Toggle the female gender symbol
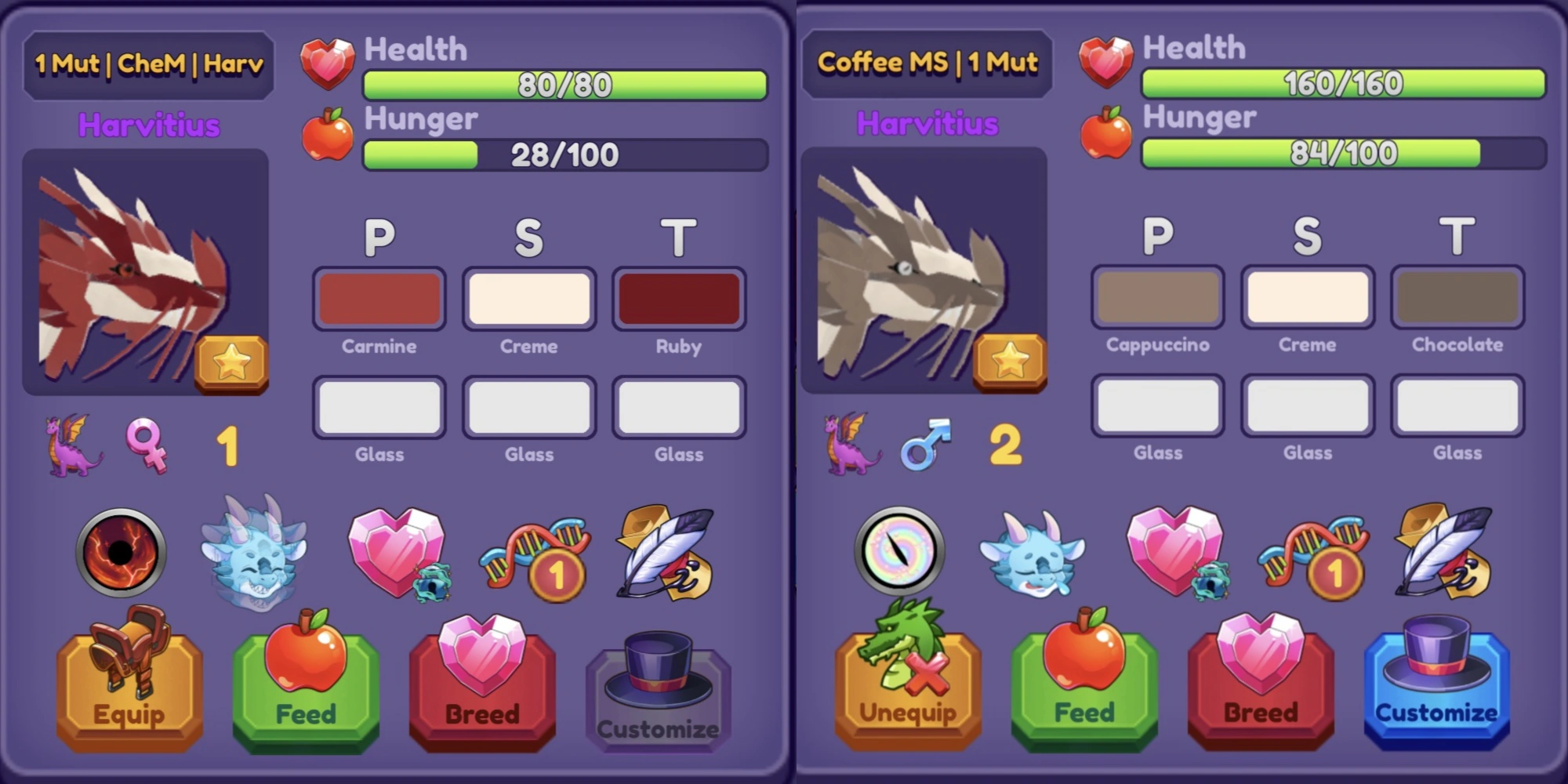Viewport: 1568px width, 784px height. [x=147, y=445]
